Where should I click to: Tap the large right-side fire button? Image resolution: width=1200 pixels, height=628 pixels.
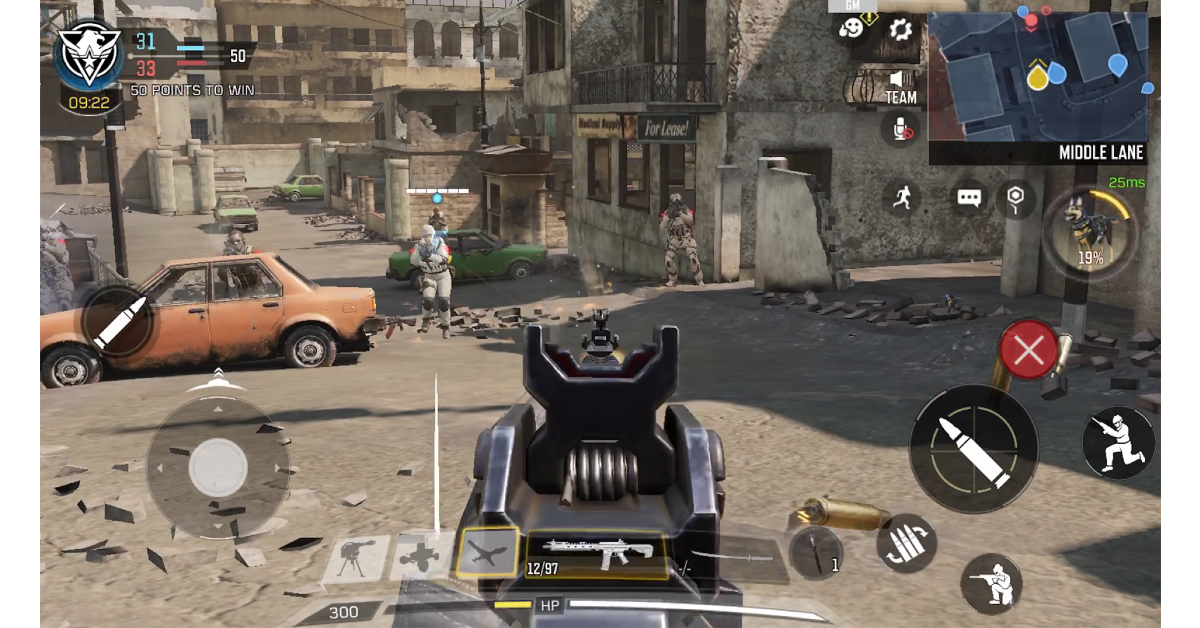click(x=973, y=449)
